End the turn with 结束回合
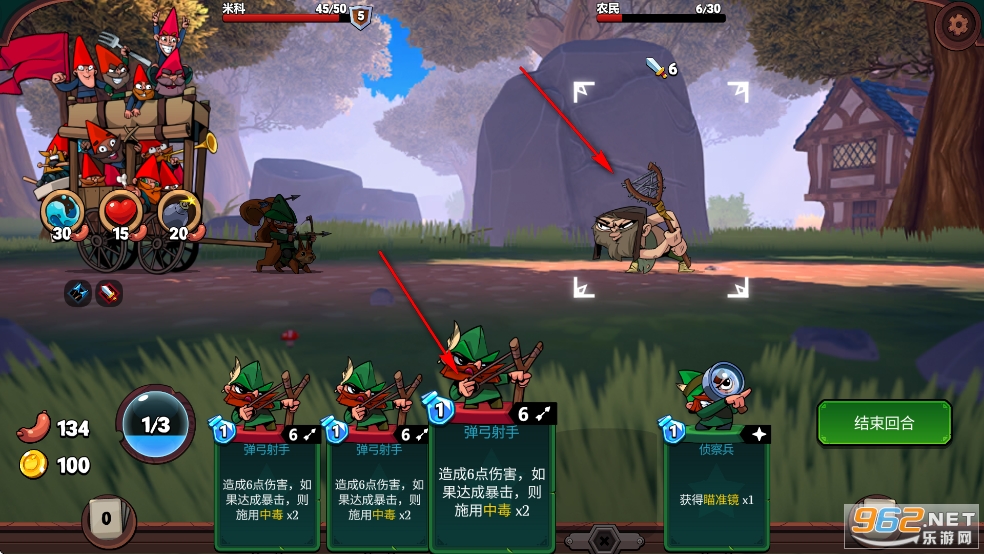The width and height of the screenshot is (984, 554). click(x=884, y=423)
